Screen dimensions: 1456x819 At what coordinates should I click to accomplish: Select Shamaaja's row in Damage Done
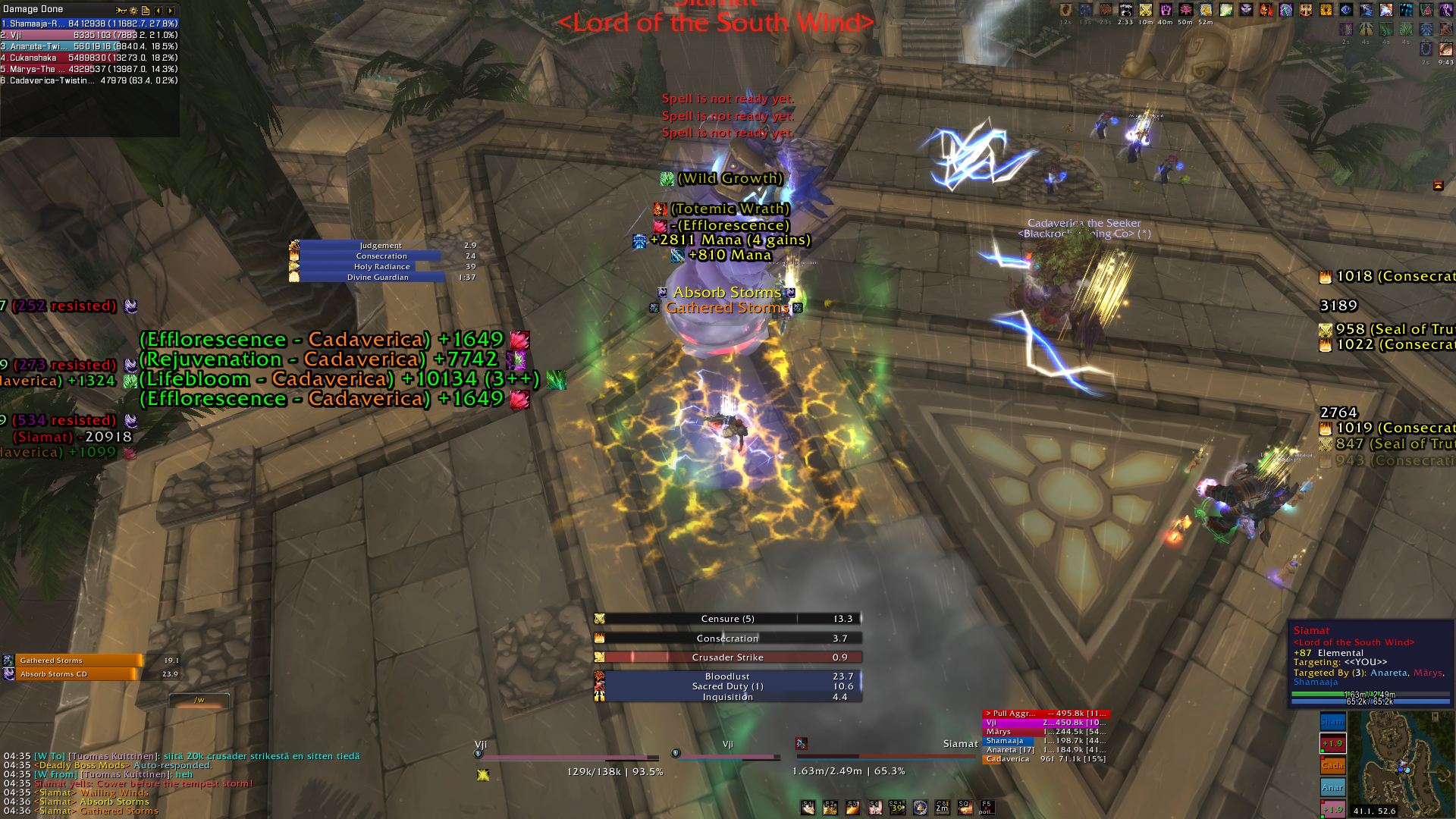pos(89,24)
